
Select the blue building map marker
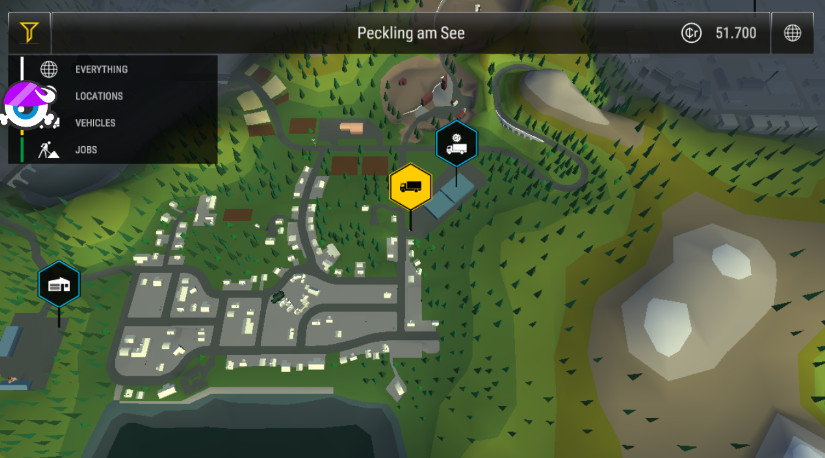click(59, 284)
